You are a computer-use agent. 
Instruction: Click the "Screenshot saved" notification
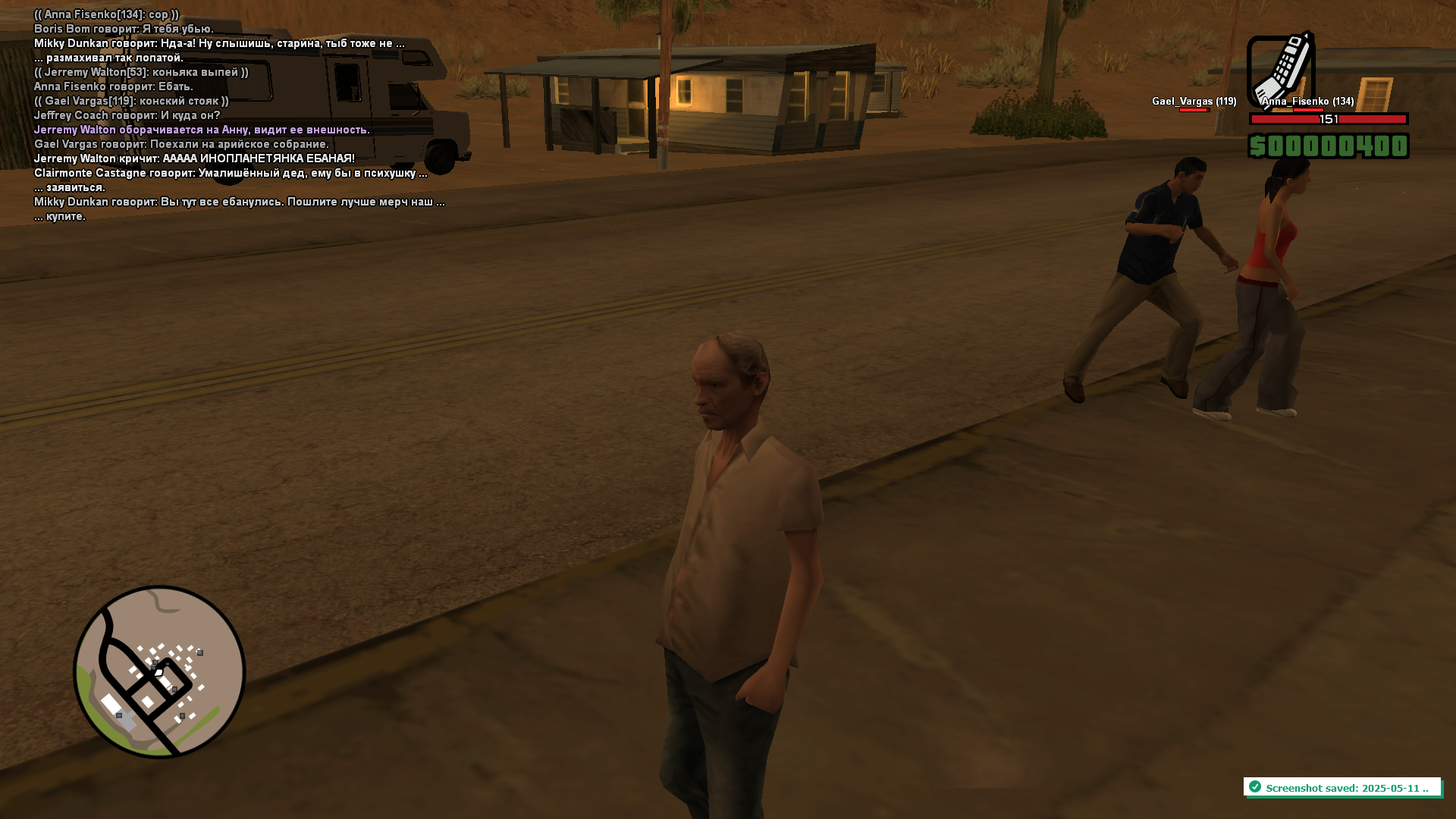tap(1341, 788)
